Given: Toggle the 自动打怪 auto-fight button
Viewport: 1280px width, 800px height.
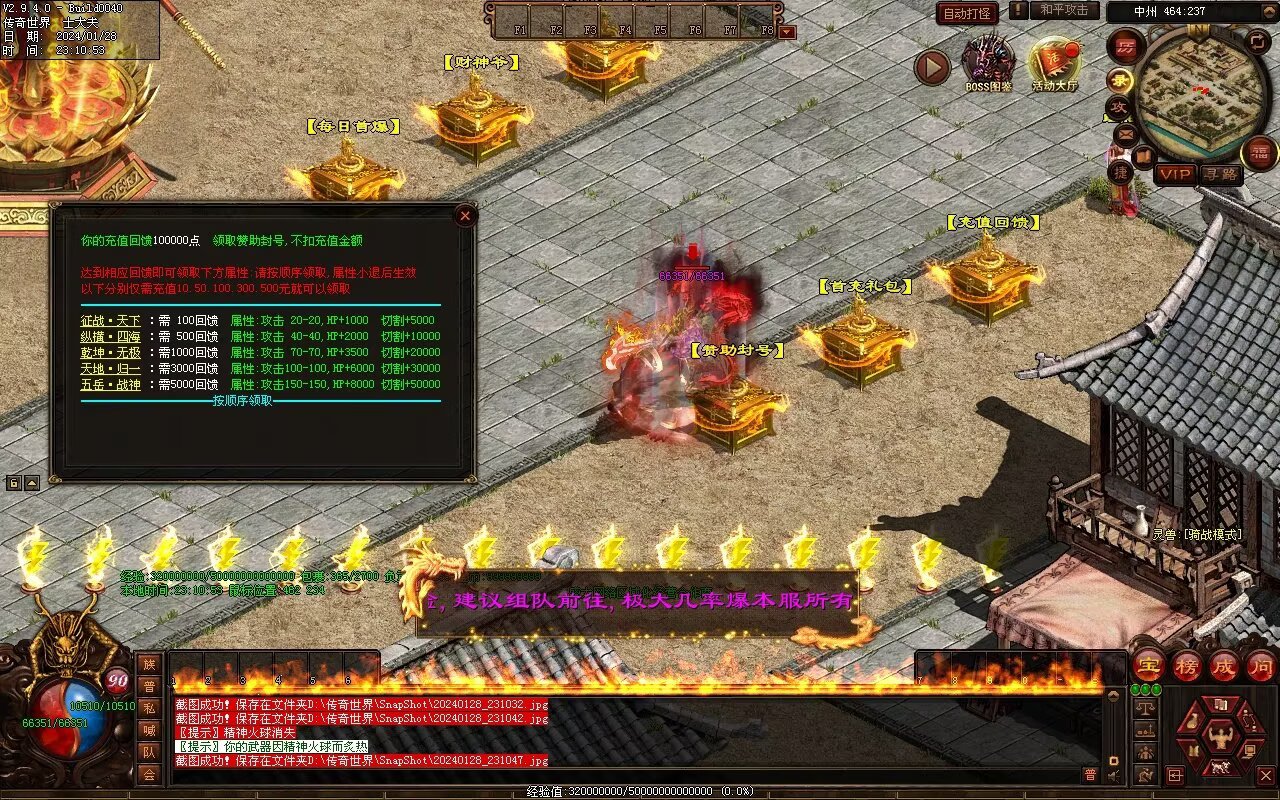Looking at the screenshot, I should pos(967,13).
